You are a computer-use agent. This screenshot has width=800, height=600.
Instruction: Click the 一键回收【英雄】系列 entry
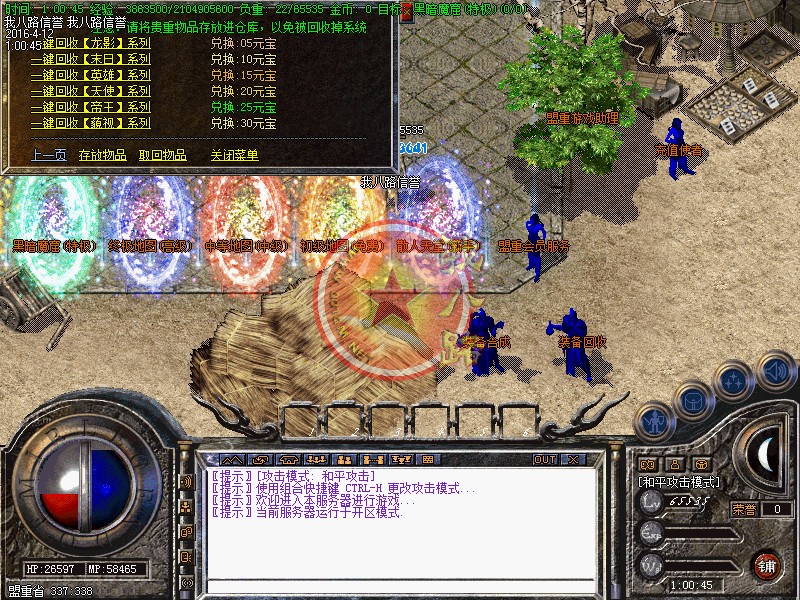[x=90, y=75]
